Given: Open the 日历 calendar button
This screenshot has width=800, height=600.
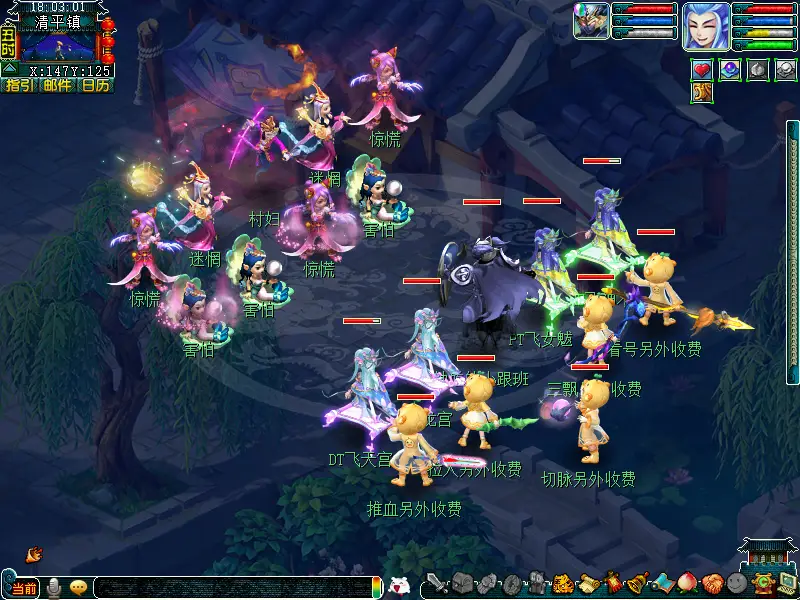Looking at the screenshot, I should 95,86.
